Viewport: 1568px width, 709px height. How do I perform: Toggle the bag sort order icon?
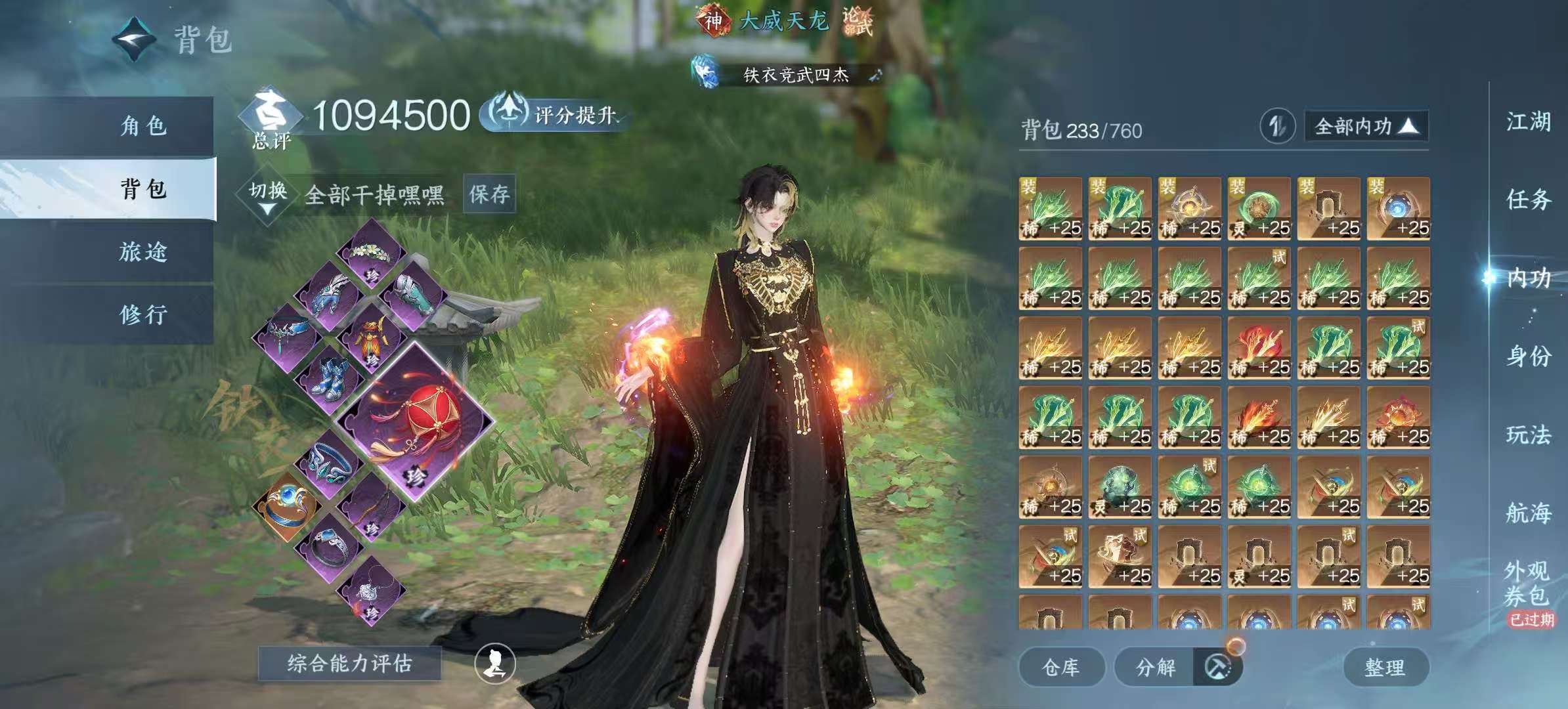coord(1276,126)
